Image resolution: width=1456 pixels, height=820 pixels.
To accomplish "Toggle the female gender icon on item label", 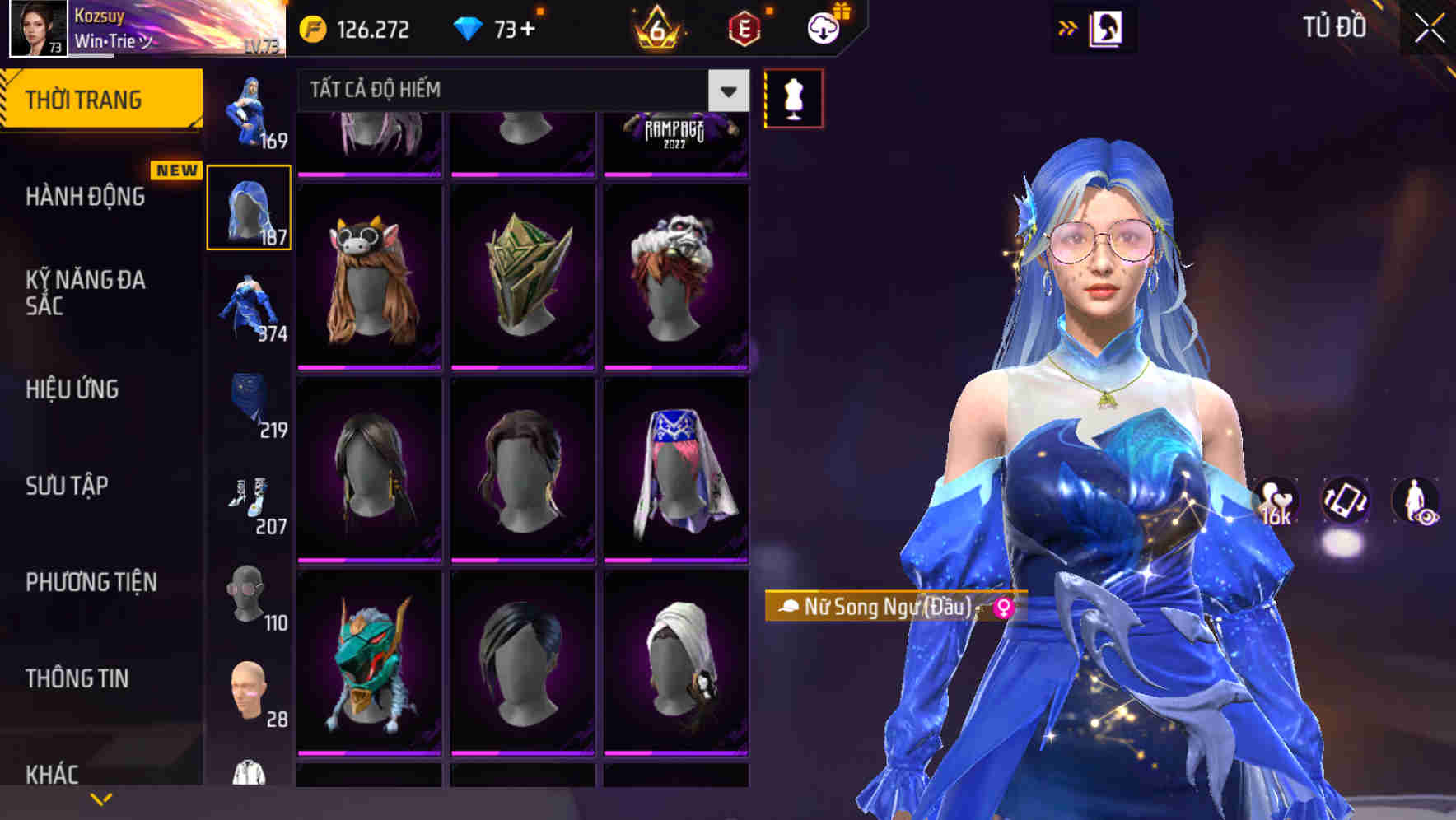I will click(1004, 607).
